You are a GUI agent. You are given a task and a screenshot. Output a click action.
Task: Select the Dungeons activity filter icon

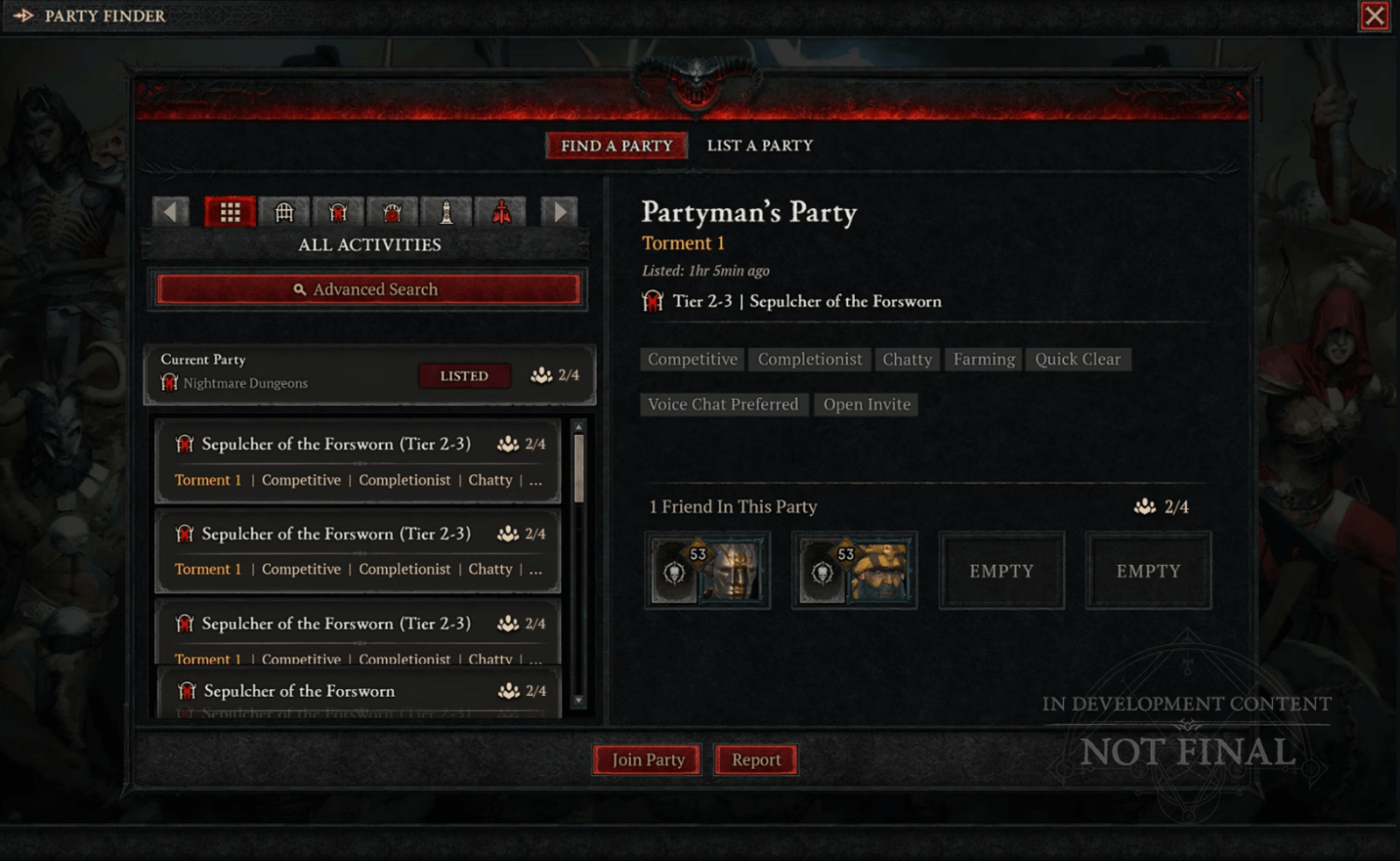pos(284,211)
